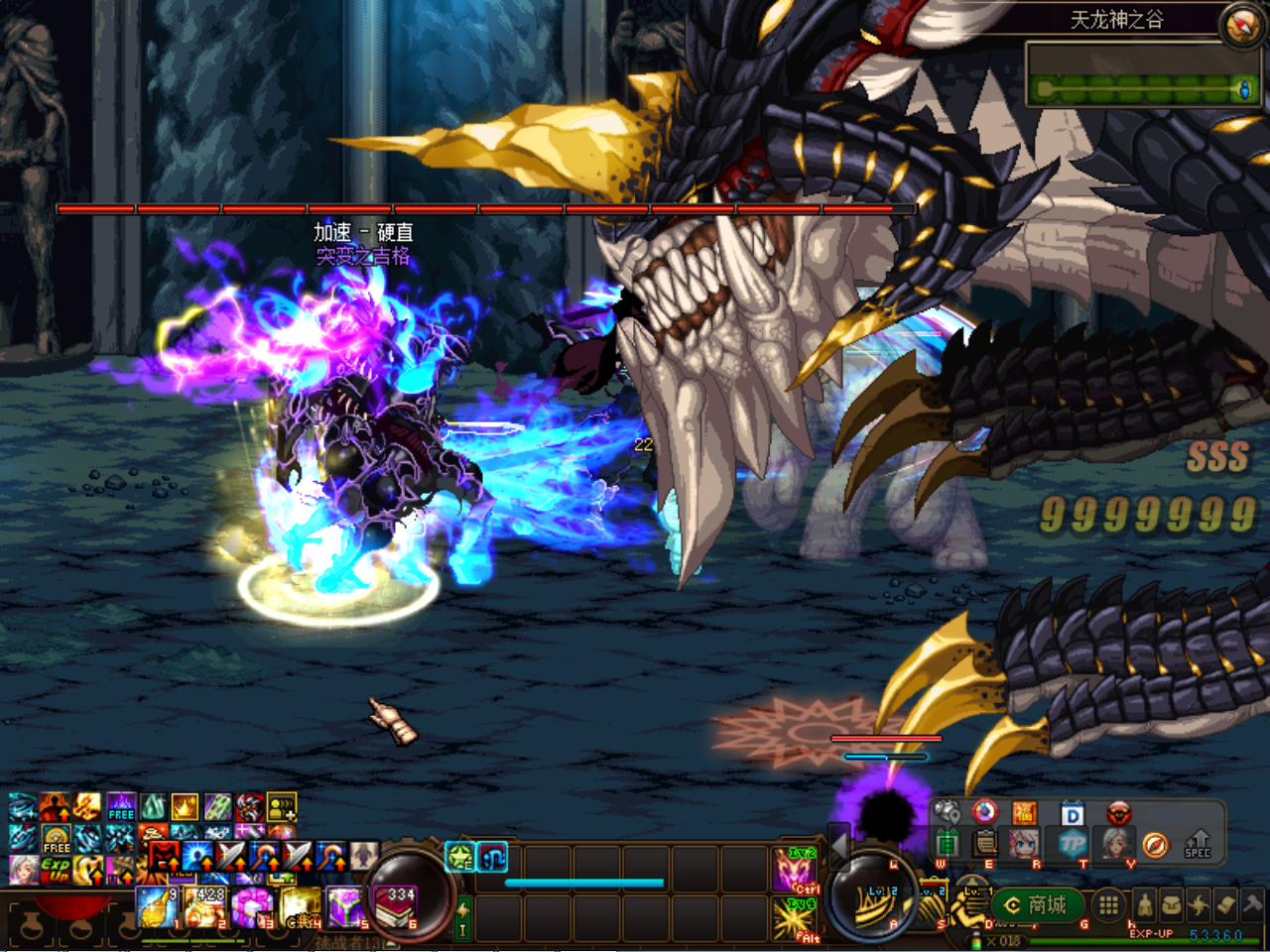The width and height of the screenshot is (1270, 952).
Task: Click the SPEC upgrade arrow icon
Action: [x=1198, y=844]
